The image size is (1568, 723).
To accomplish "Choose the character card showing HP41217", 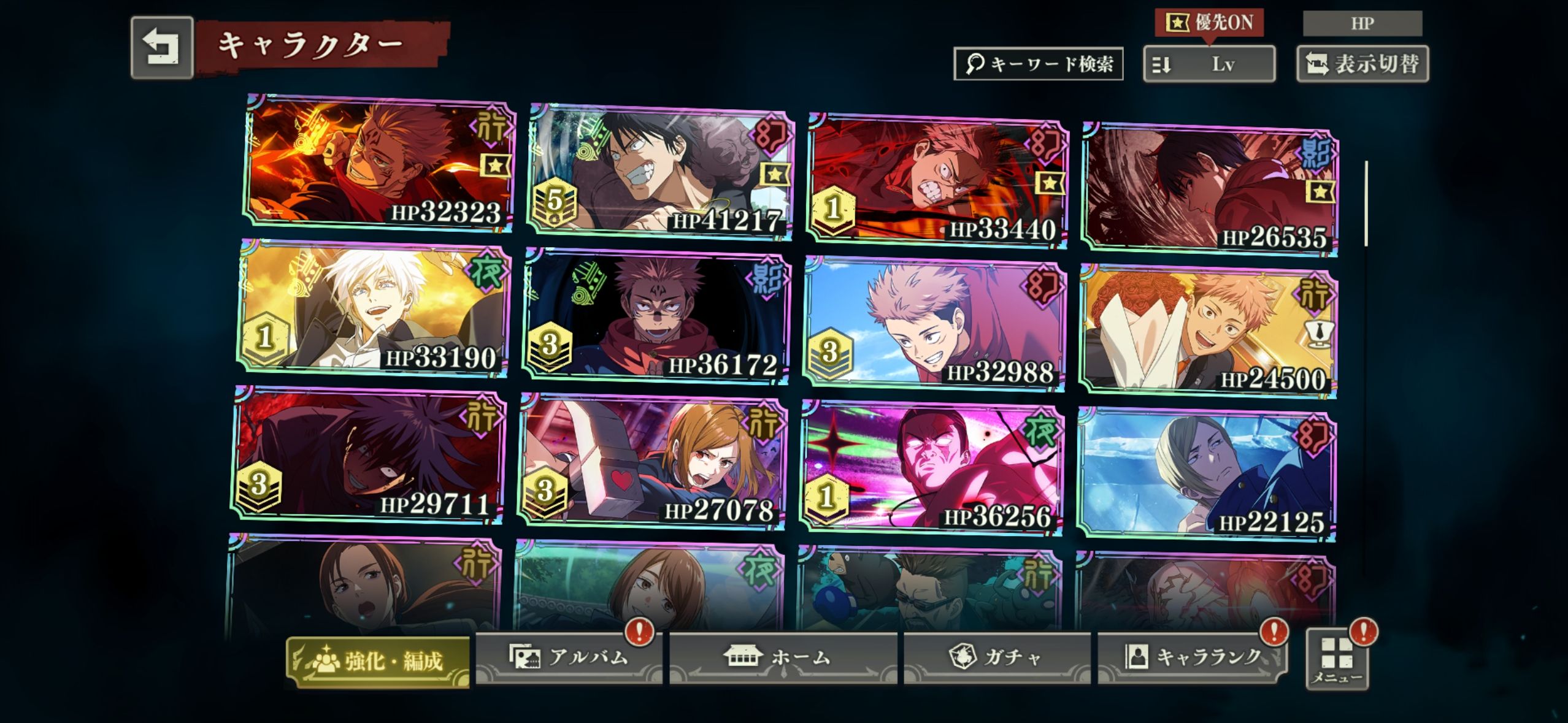I will coord(660,172).
